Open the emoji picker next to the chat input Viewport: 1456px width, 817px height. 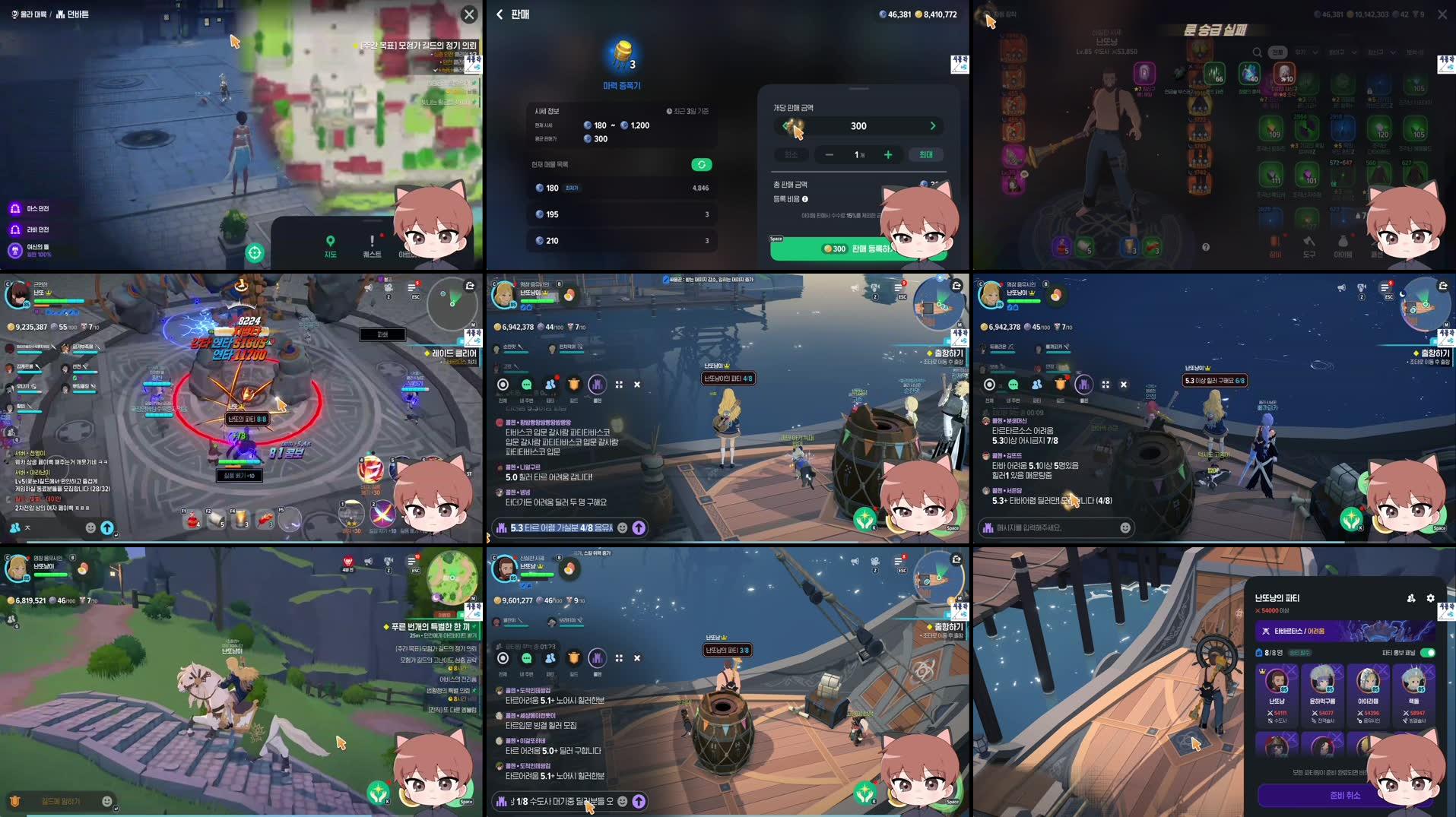pyautogui.click(x=621, y=527)
